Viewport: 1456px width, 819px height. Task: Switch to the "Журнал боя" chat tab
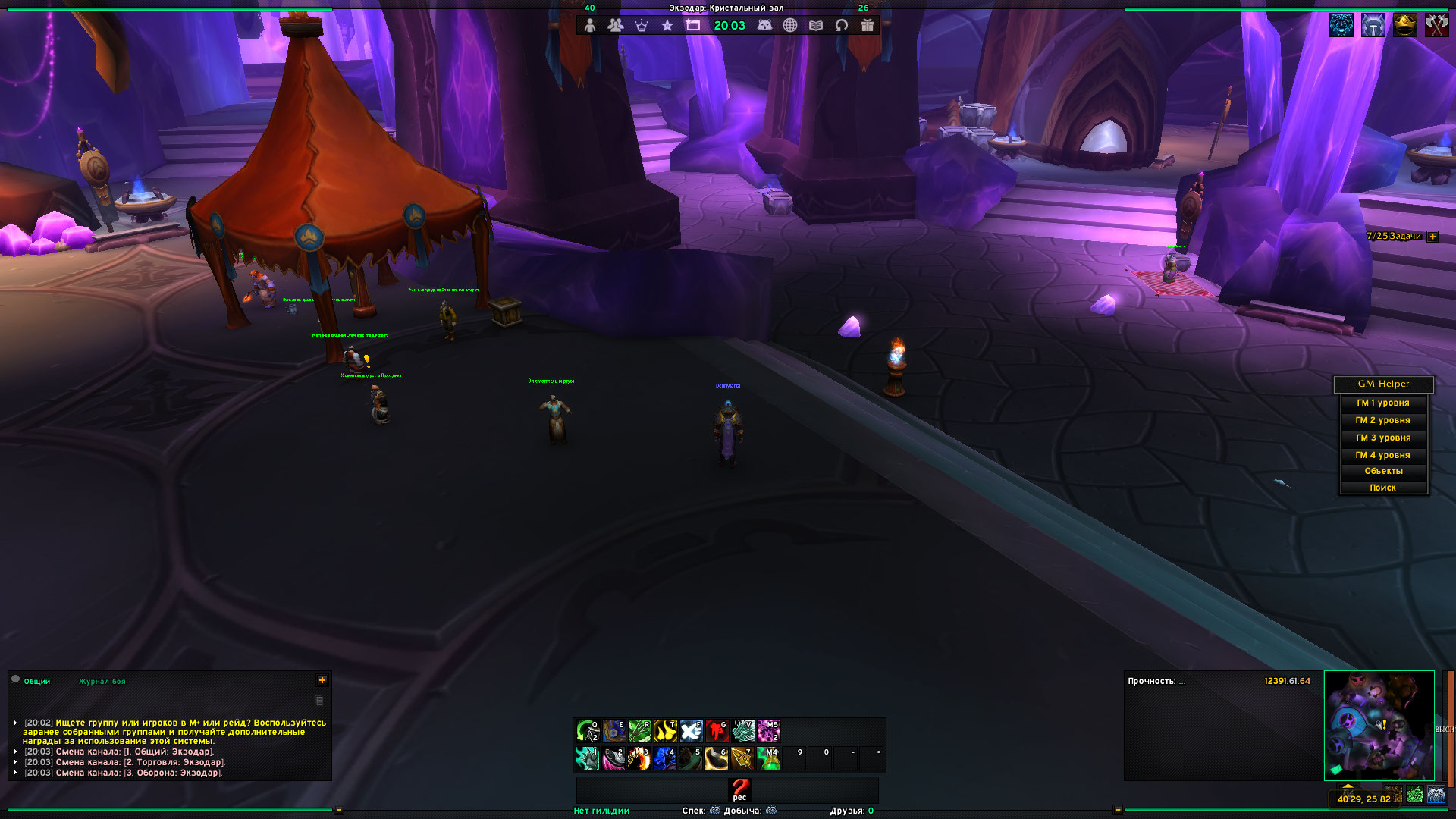point(102,682)
